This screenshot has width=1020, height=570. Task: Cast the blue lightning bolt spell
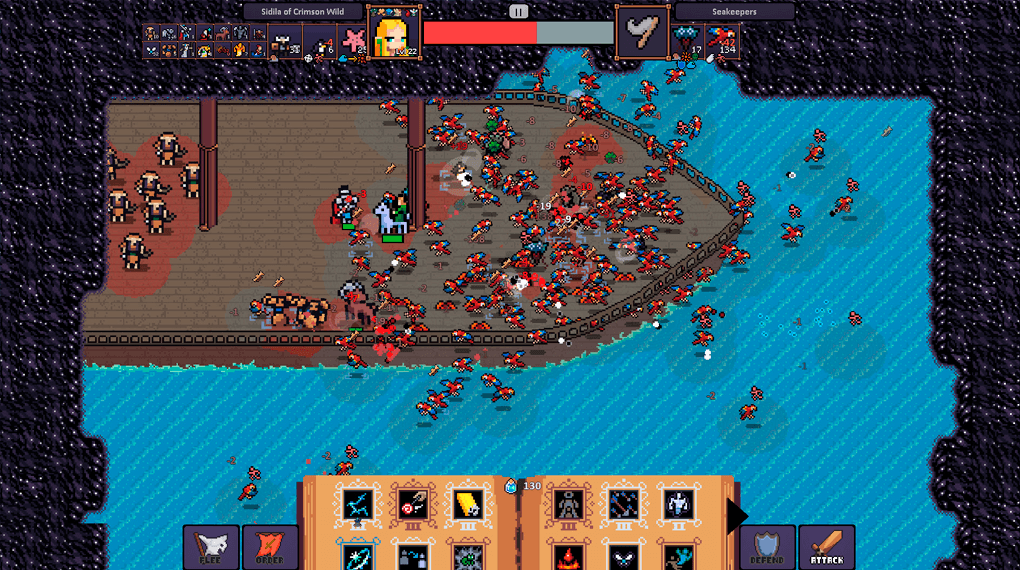point(357,505)
